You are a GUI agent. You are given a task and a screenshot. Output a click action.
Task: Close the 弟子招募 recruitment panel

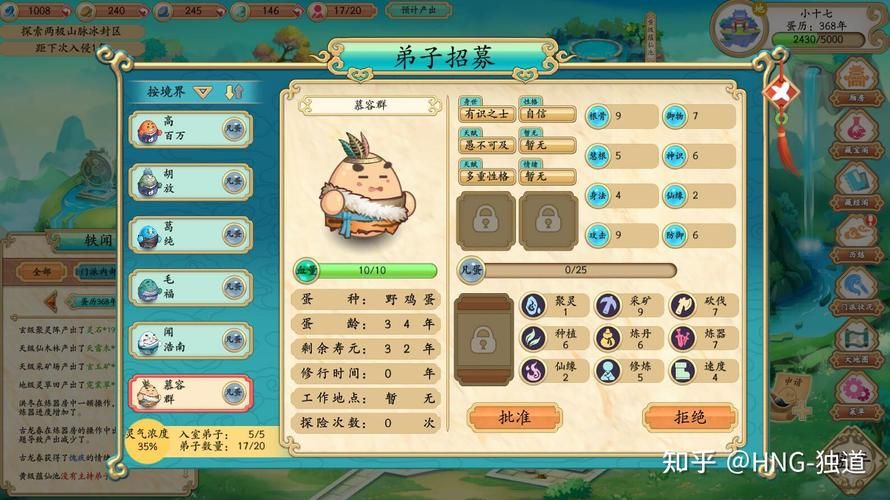click(x=778, y=92)
